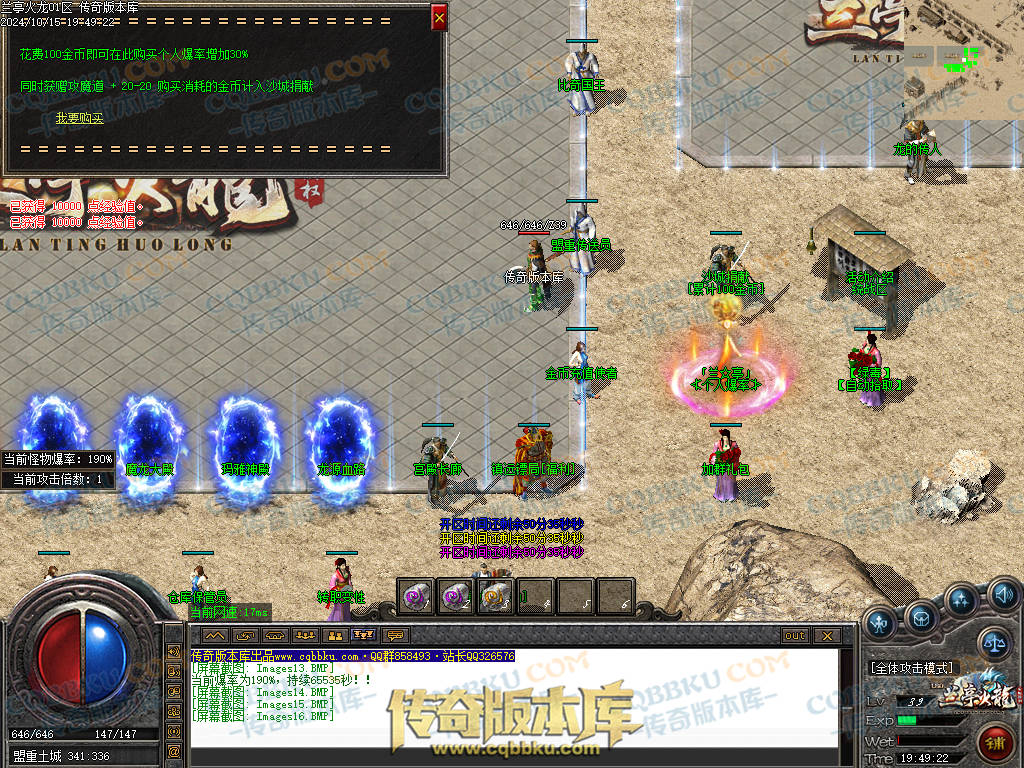This screenshot has height=768, width=1024.
Task: Click the chat toolbar speech-bubble button
Action: [x=397, y=635]
